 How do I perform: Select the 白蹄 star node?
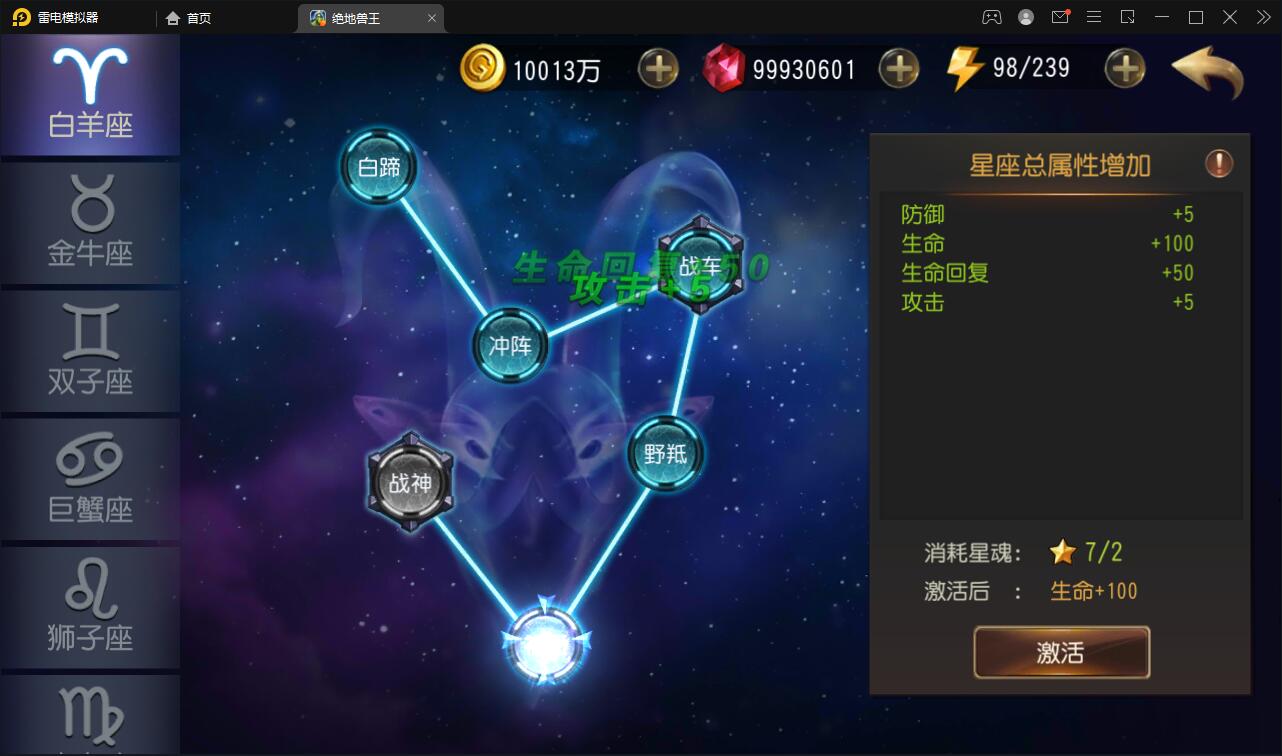pos(379,166)
